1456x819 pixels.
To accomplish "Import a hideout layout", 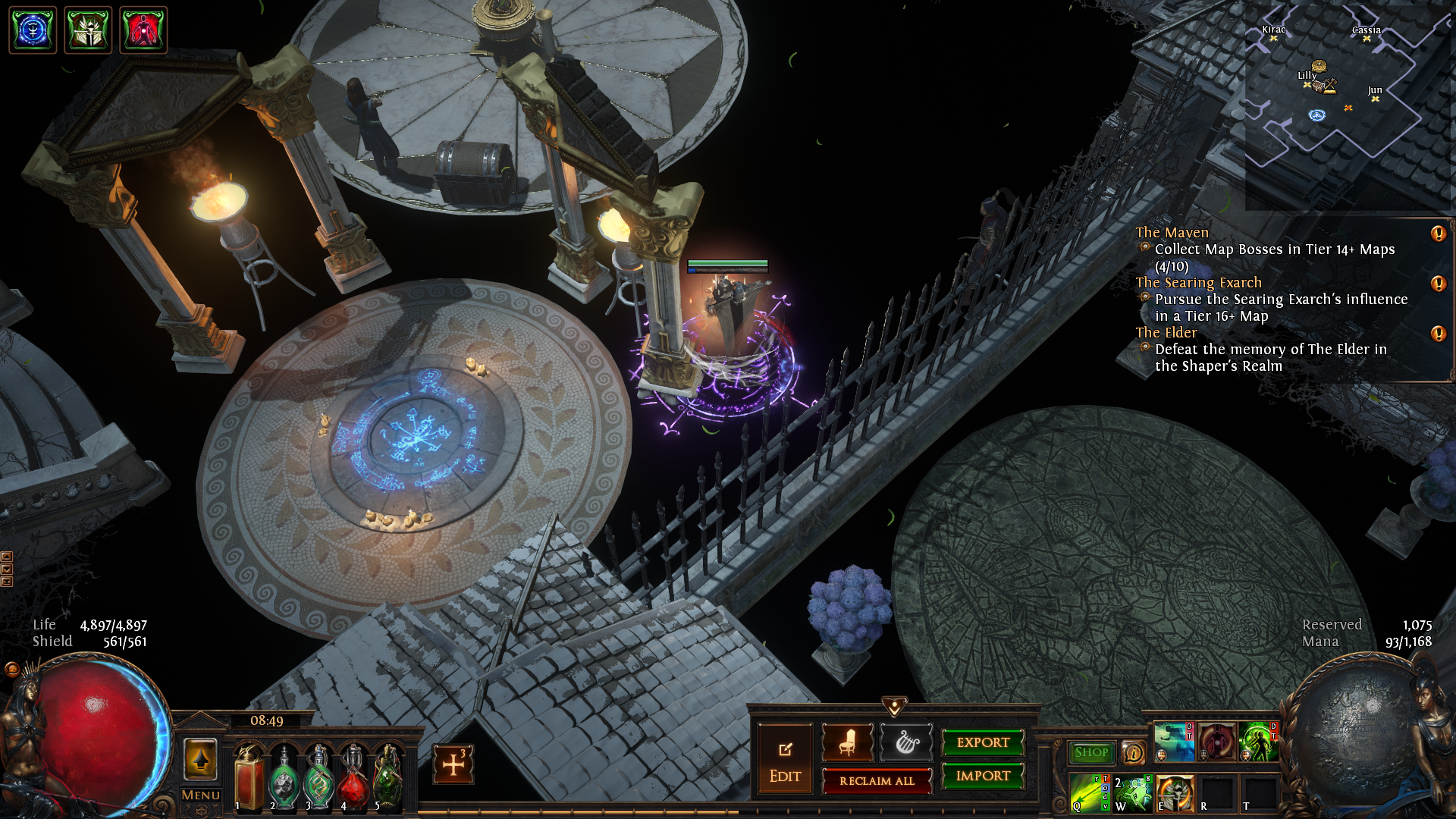I will point(983,776).
